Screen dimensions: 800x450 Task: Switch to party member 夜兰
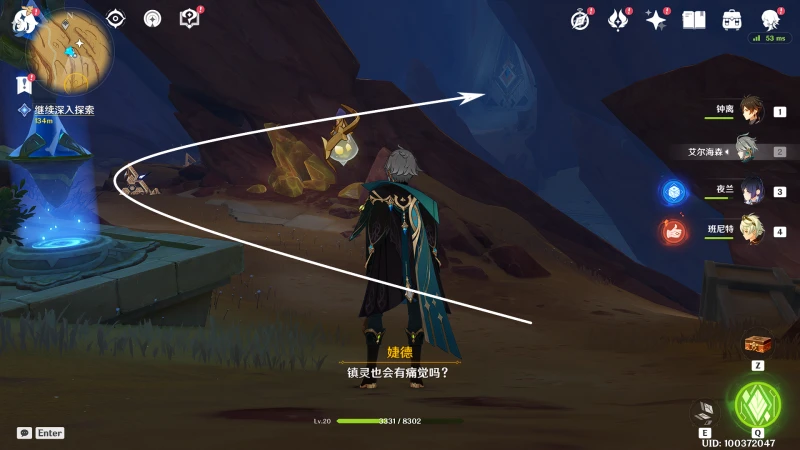748,191
